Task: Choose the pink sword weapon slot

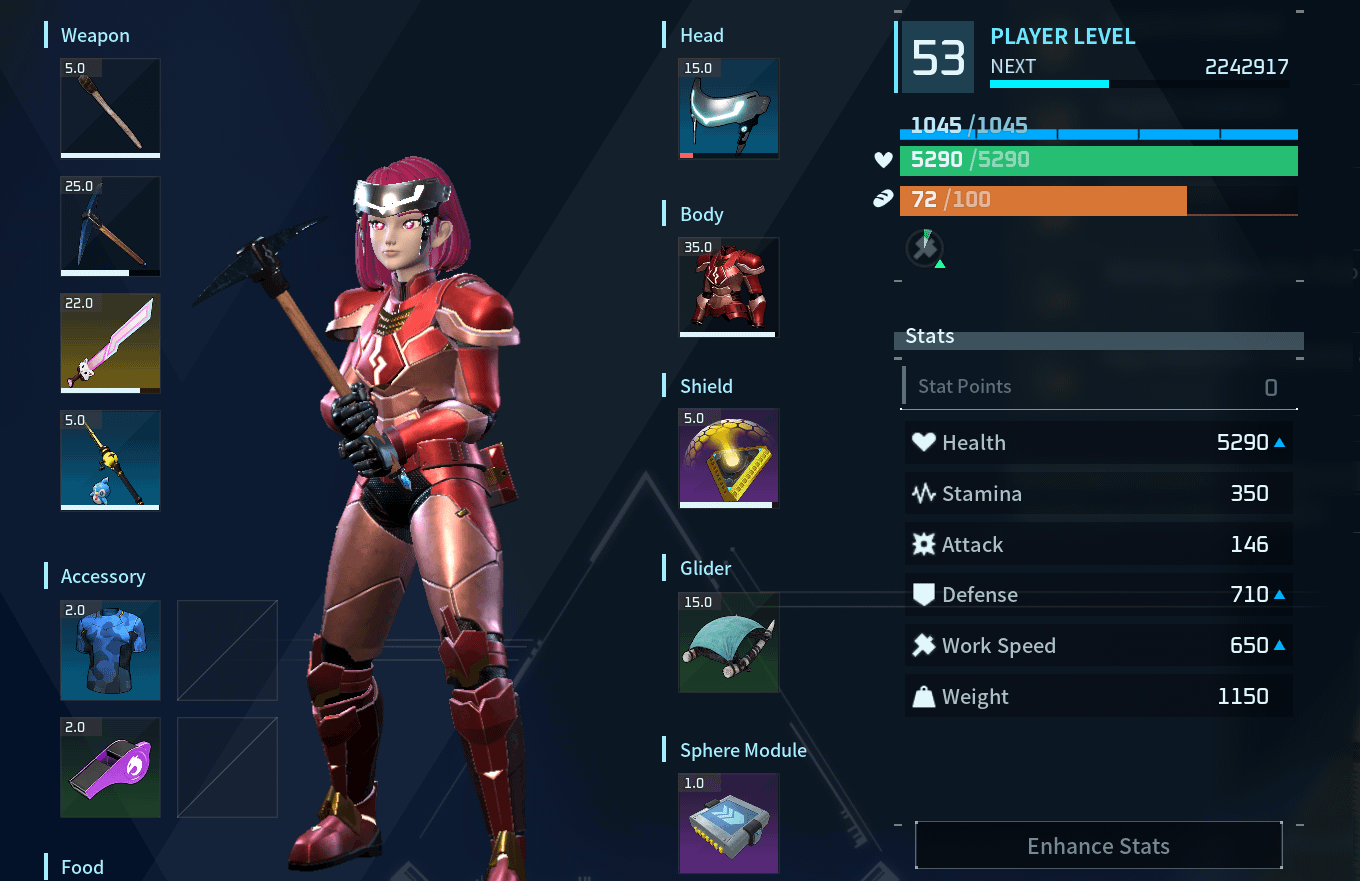Action: coord(110,343)
